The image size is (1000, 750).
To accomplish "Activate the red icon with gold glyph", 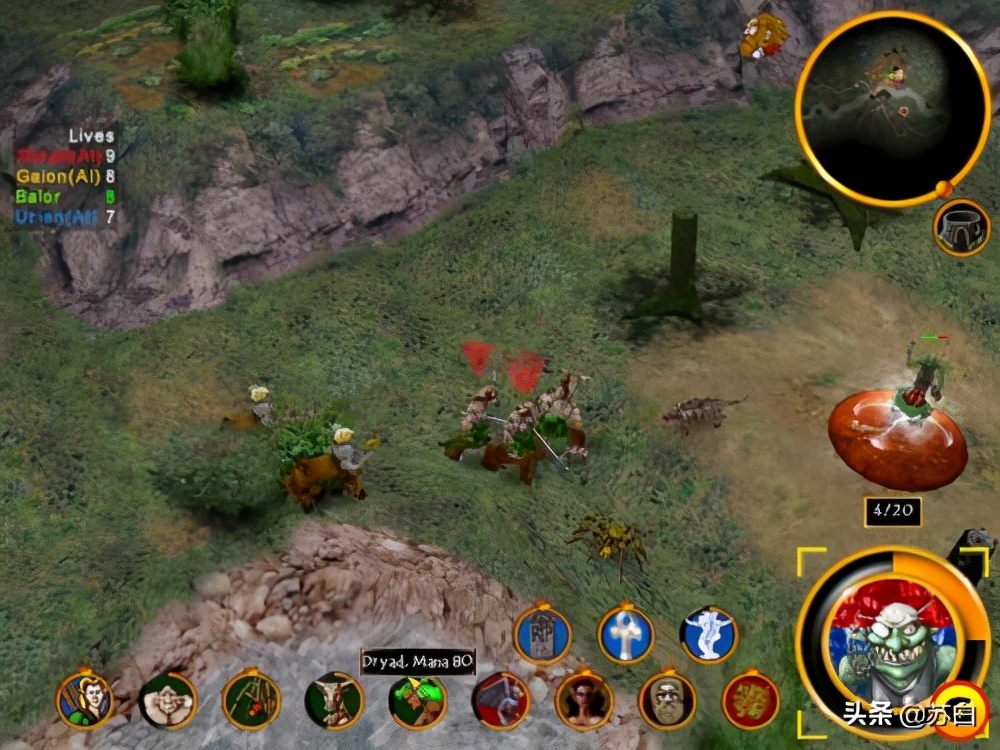I will pos(750,700).
